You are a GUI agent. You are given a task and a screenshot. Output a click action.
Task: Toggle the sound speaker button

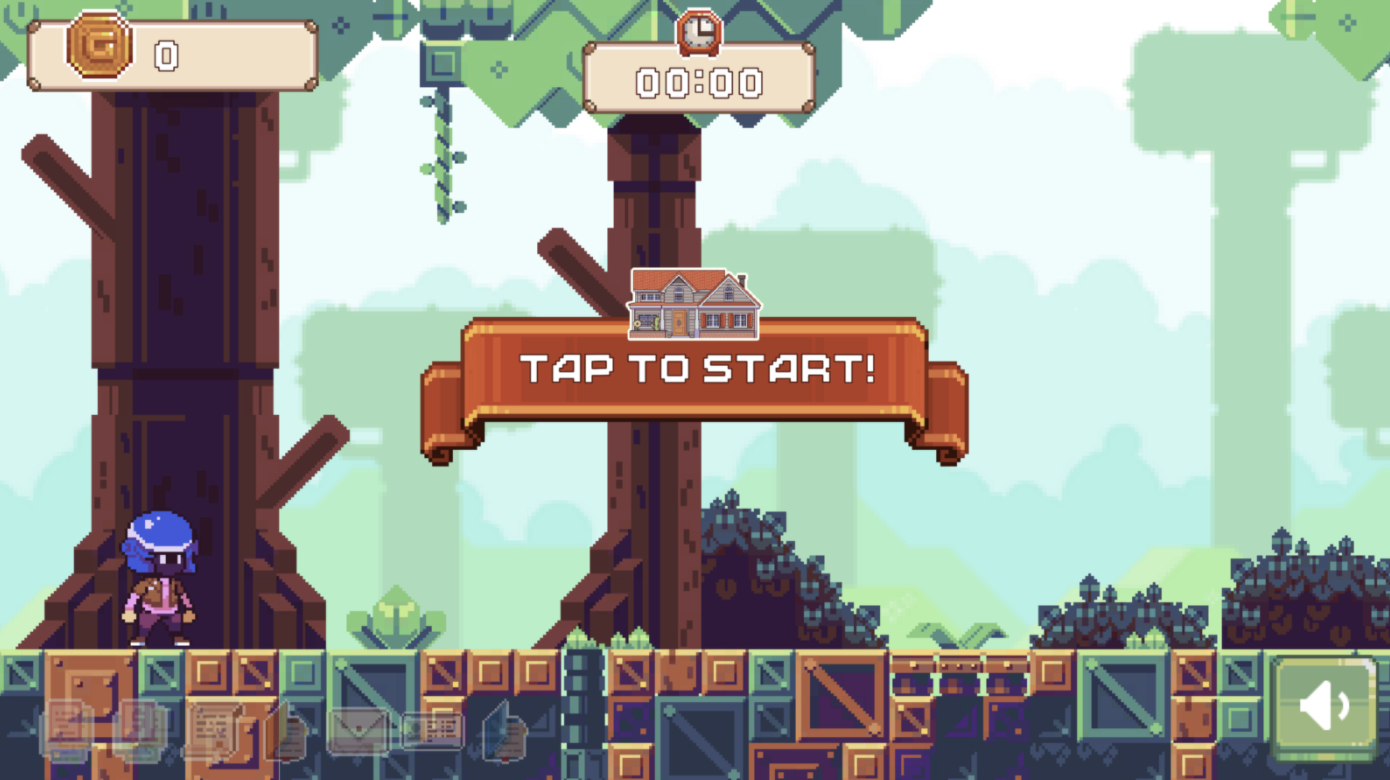[x=1325, y=708]
